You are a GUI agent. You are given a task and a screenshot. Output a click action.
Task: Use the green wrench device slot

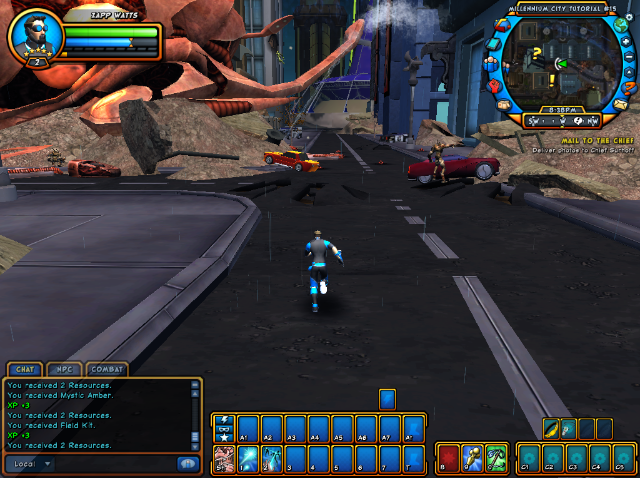(x=496, y=459)
